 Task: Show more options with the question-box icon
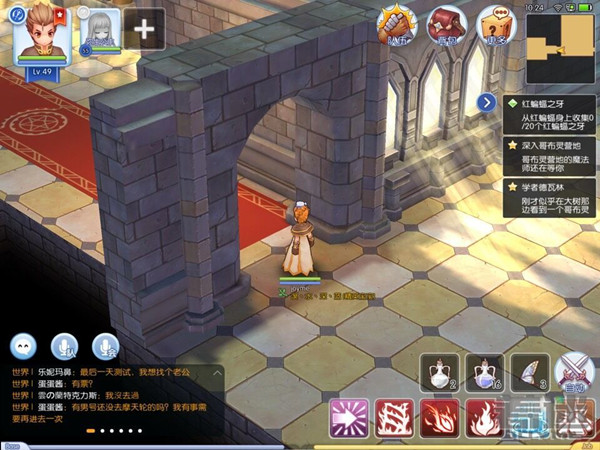pyautogui.click(x=494, y=27)
